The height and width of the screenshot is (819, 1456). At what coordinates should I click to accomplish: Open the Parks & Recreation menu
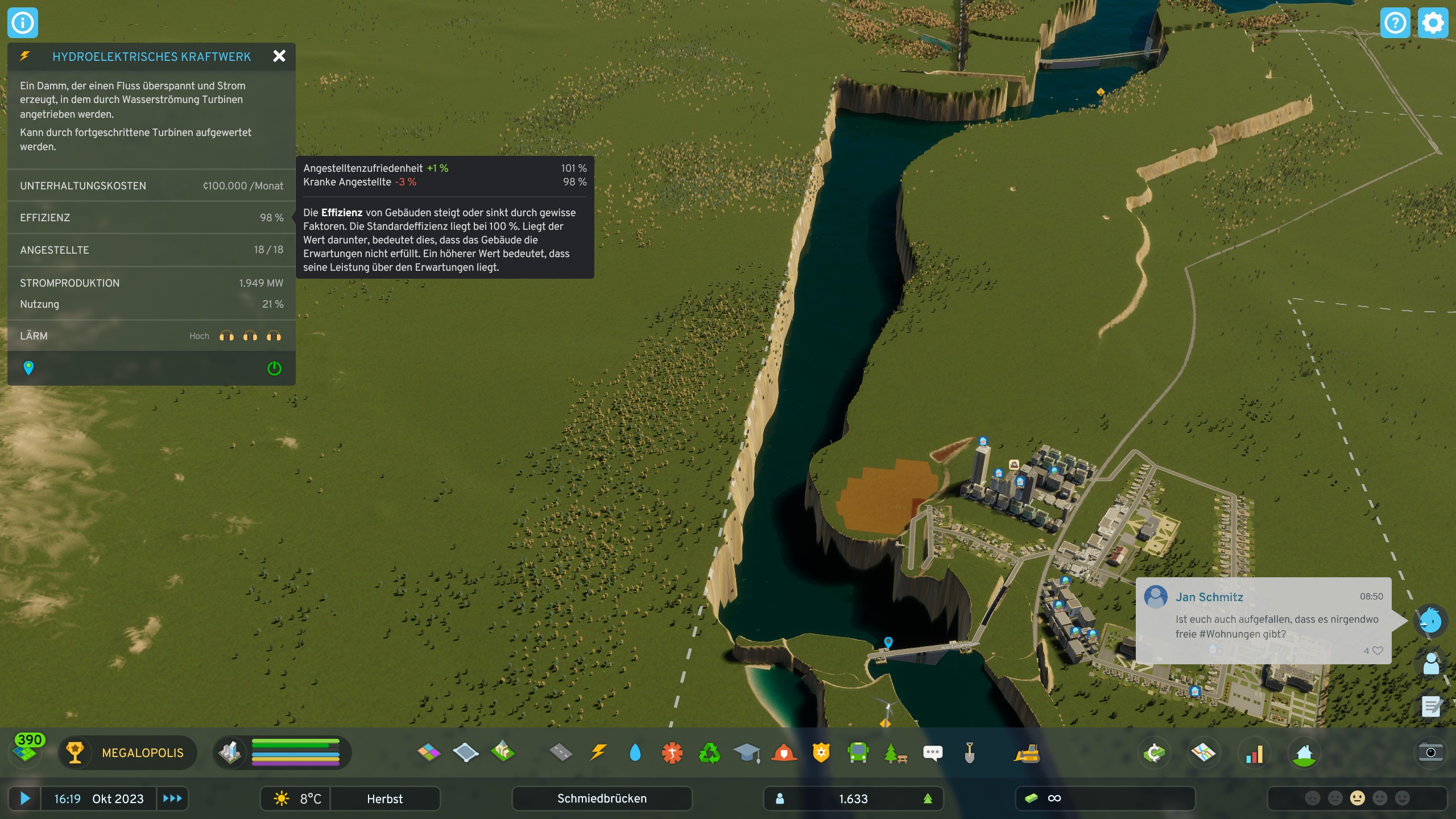tap(895, 752)
